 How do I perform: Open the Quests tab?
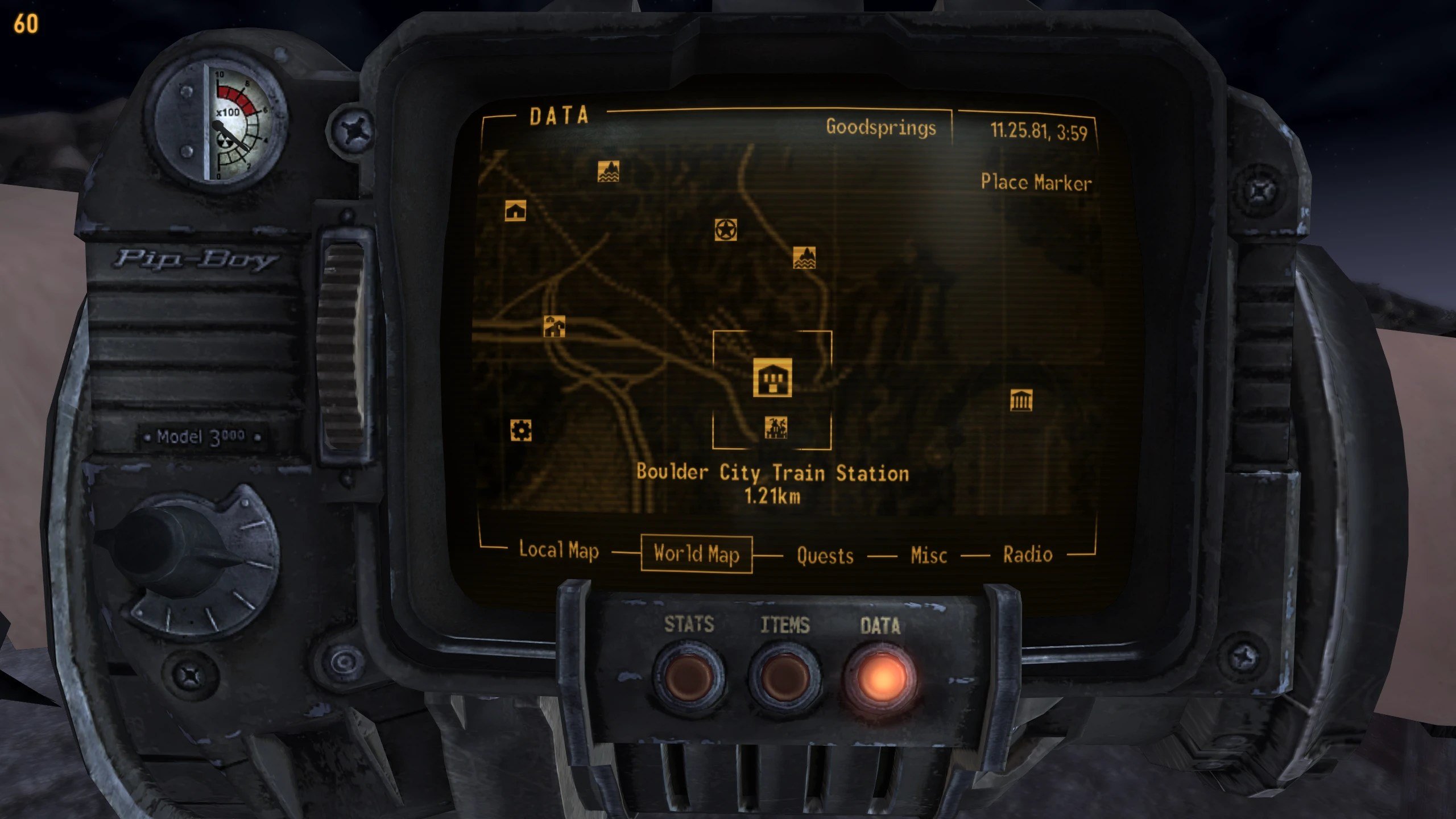click(x=825, y=556)
